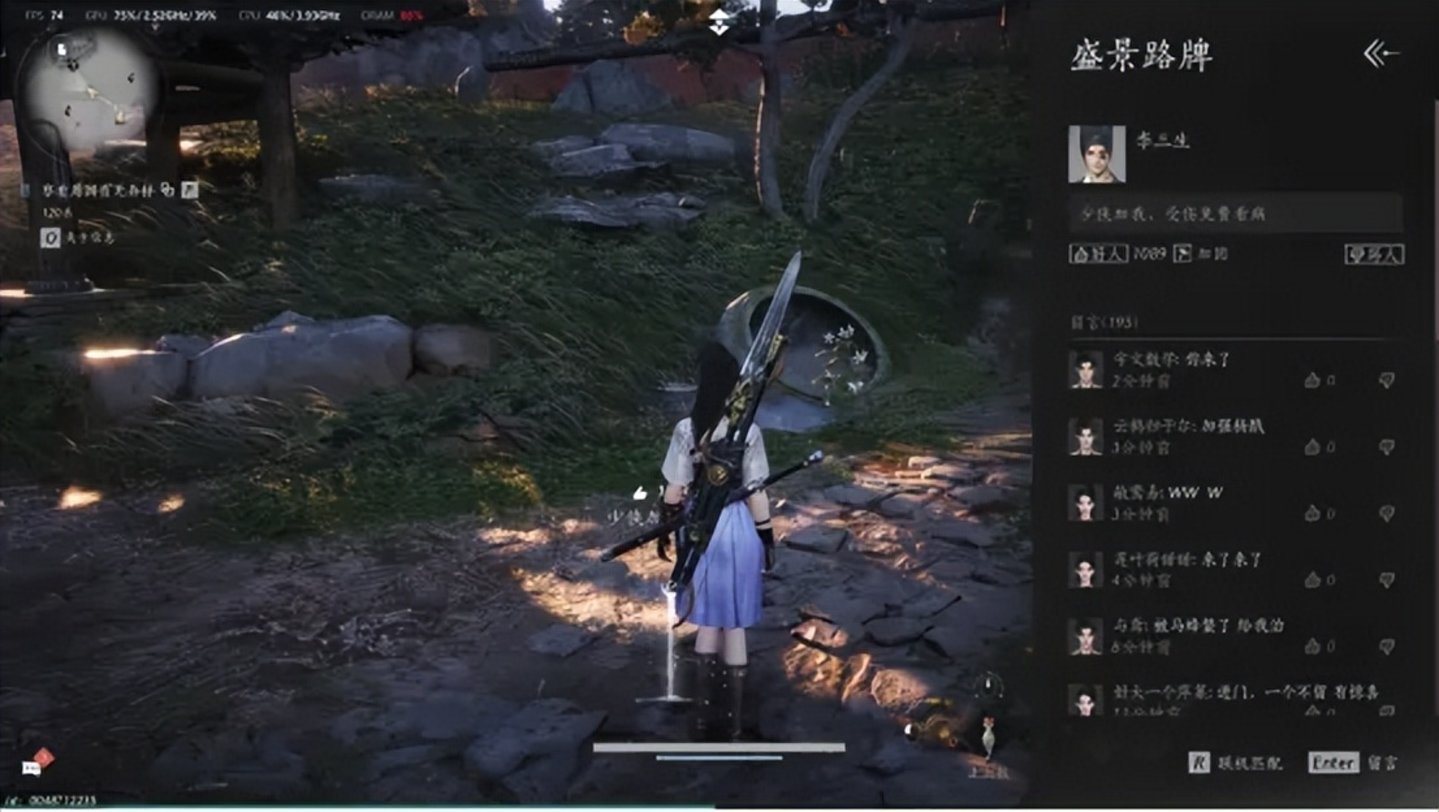Like the "WW W" comment

(x=1313, y=513)
